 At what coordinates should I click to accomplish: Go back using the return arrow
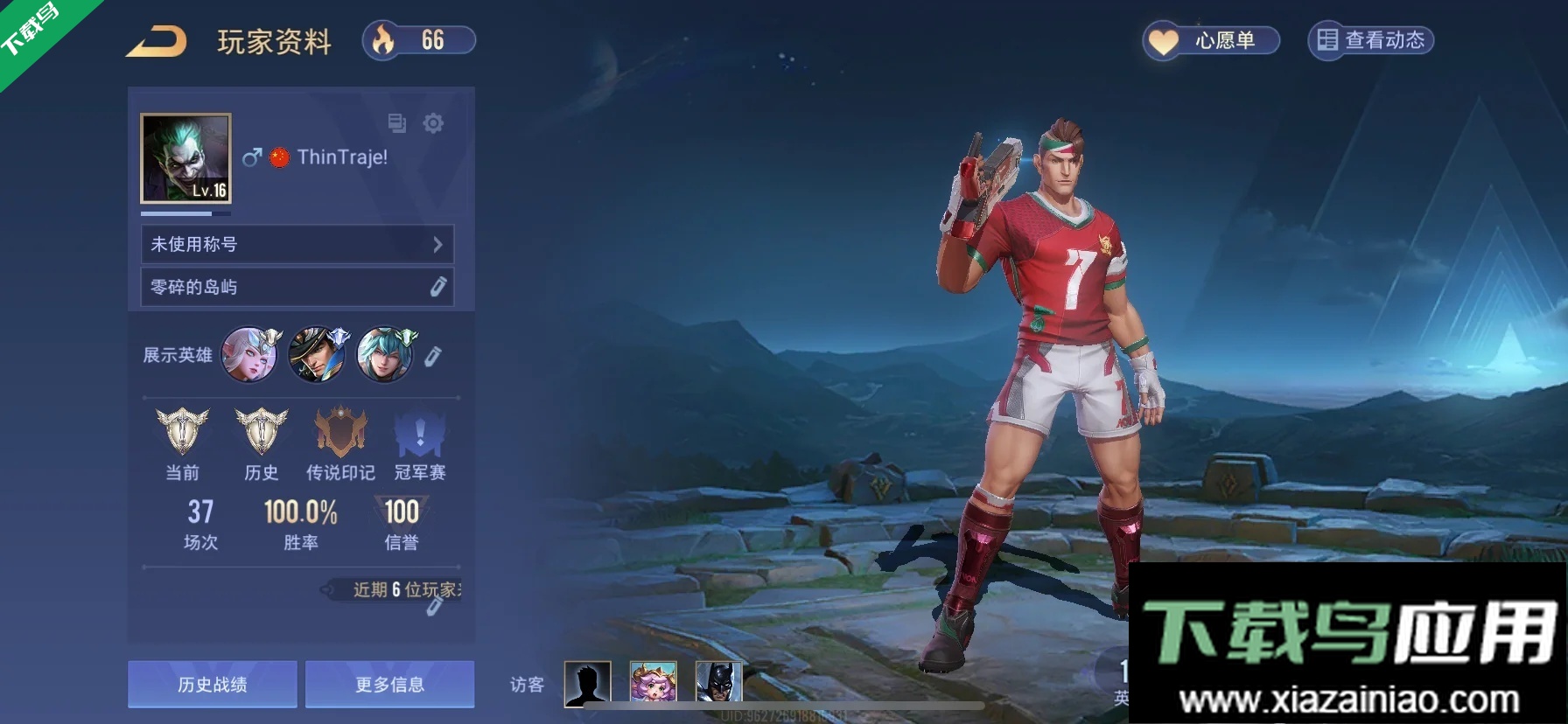156,42
